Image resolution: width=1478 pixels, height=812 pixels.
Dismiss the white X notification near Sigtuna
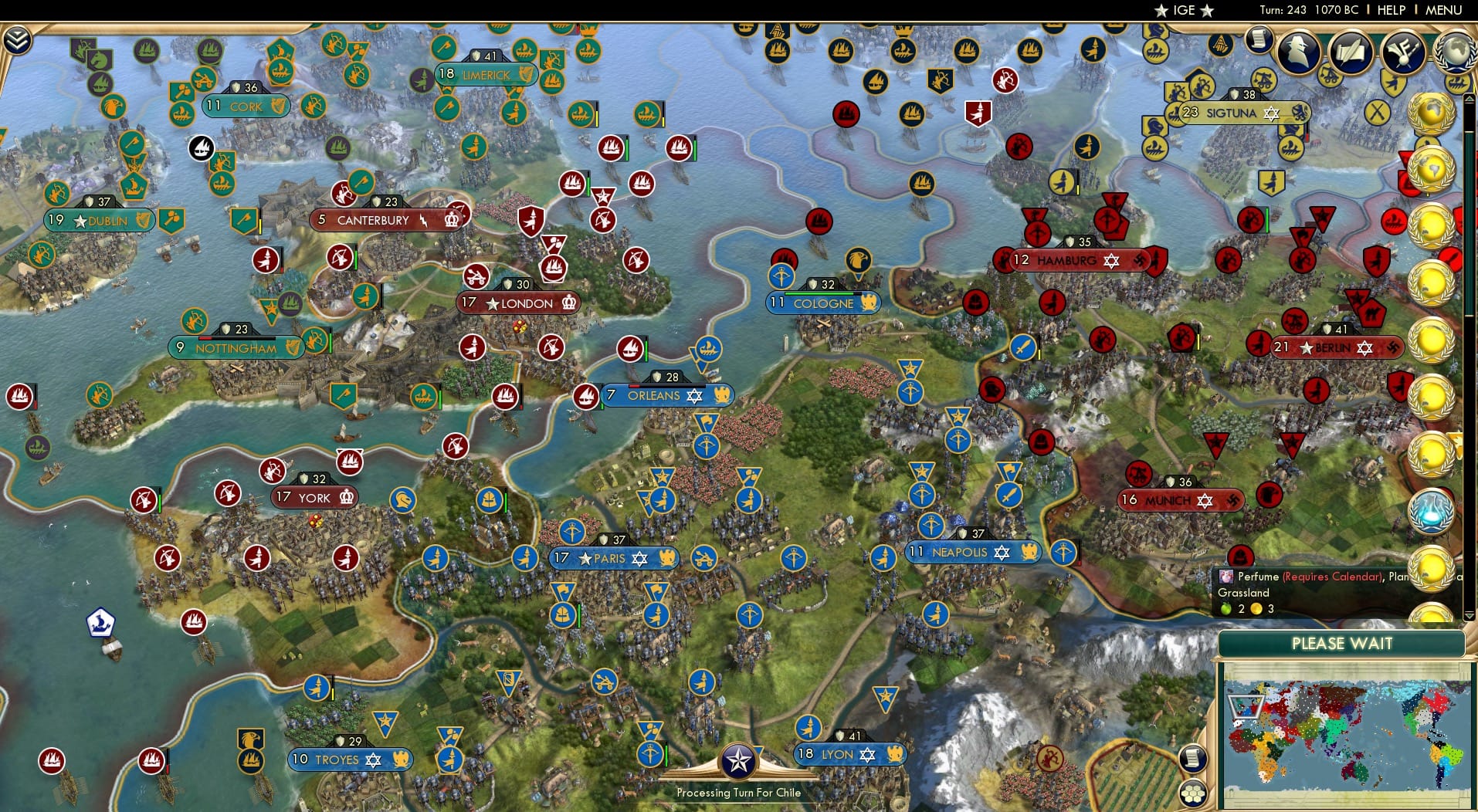[x=1378, y=112]
